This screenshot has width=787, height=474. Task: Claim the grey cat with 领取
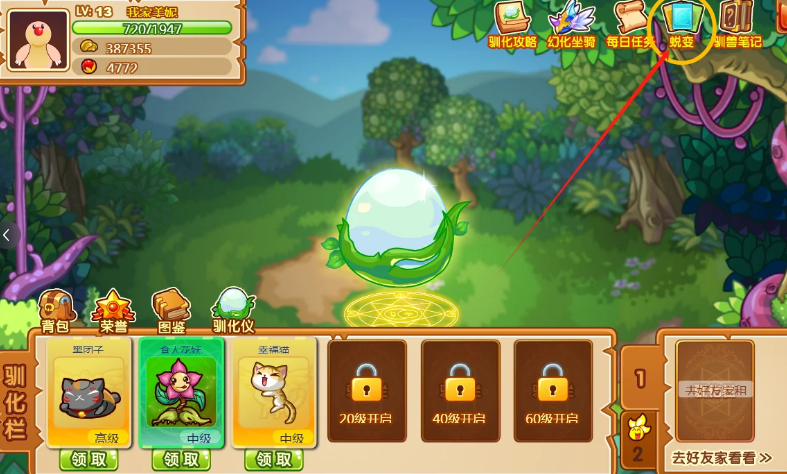(89, 460)
